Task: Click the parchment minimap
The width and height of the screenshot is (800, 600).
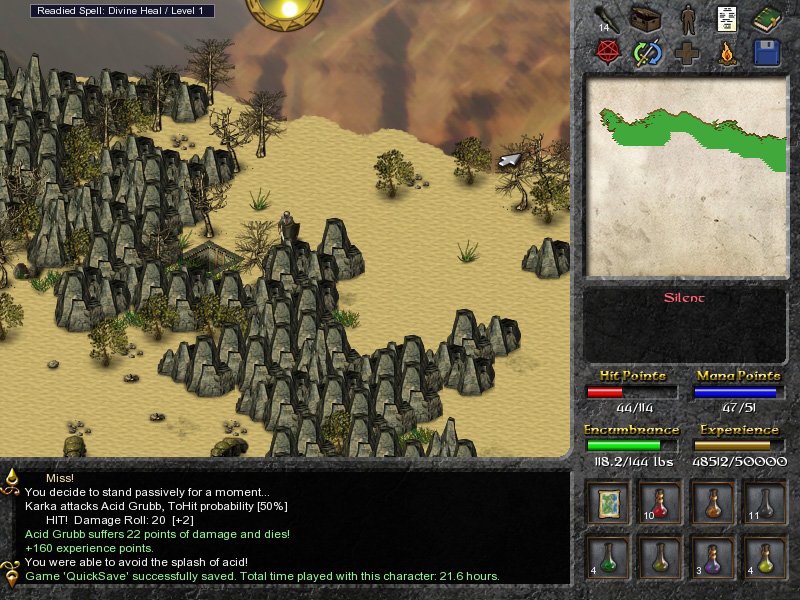Action: click(x=686, y=177)
